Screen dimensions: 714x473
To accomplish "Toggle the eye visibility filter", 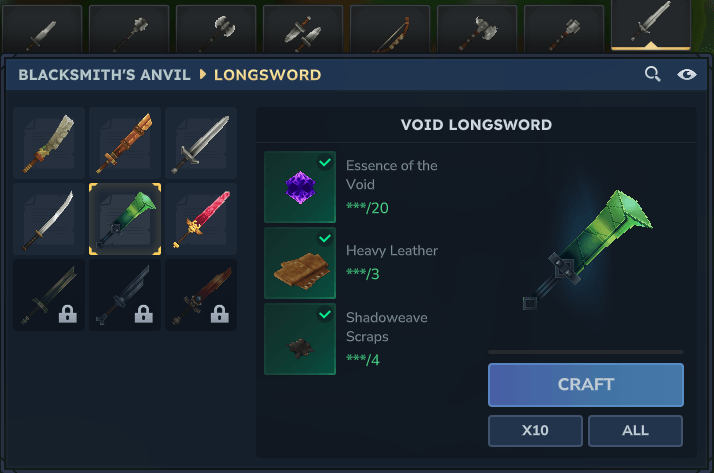I will [687, 74].
